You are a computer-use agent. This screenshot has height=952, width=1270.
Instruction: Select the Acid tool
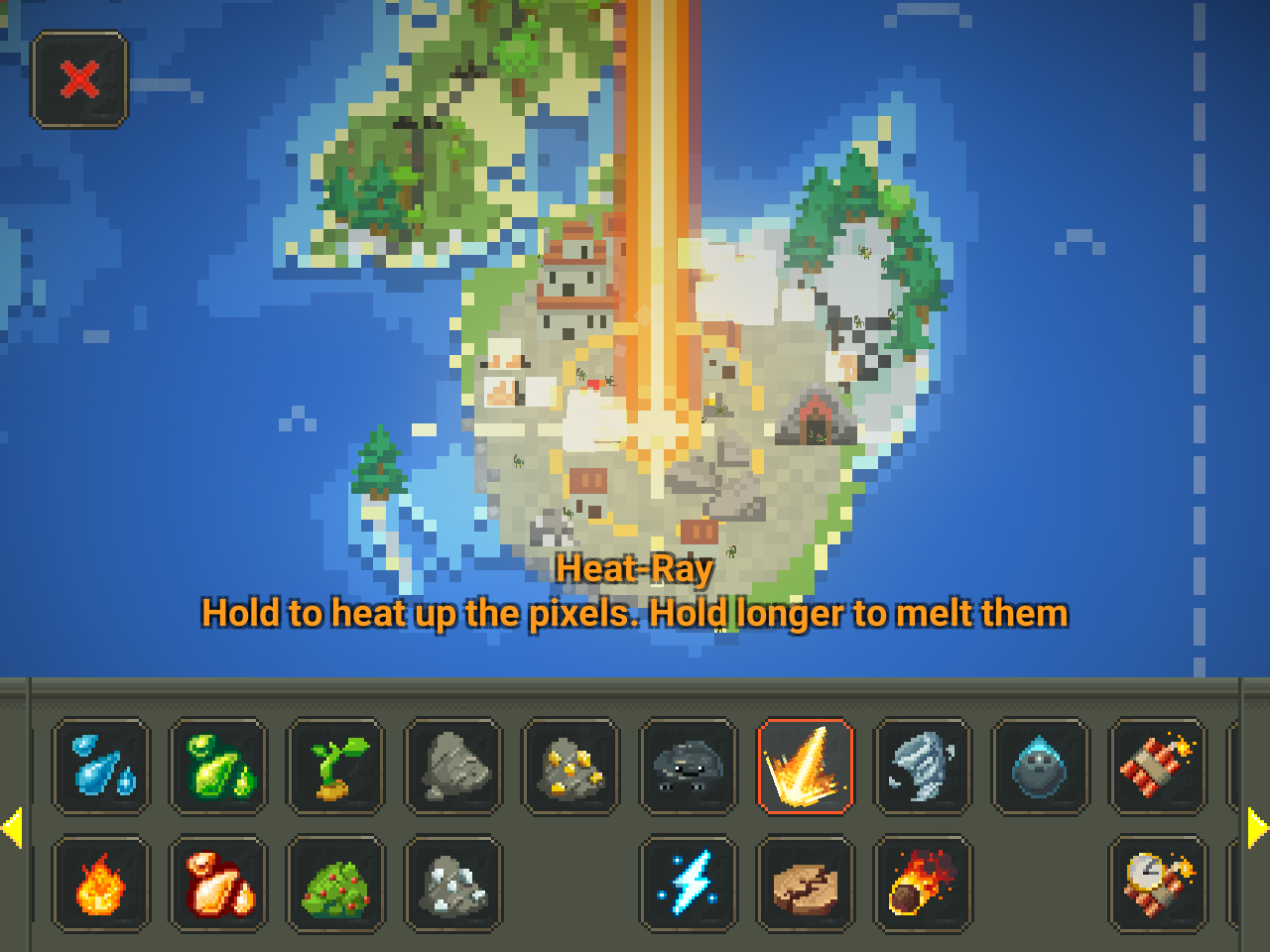click(x=217, y=767)
